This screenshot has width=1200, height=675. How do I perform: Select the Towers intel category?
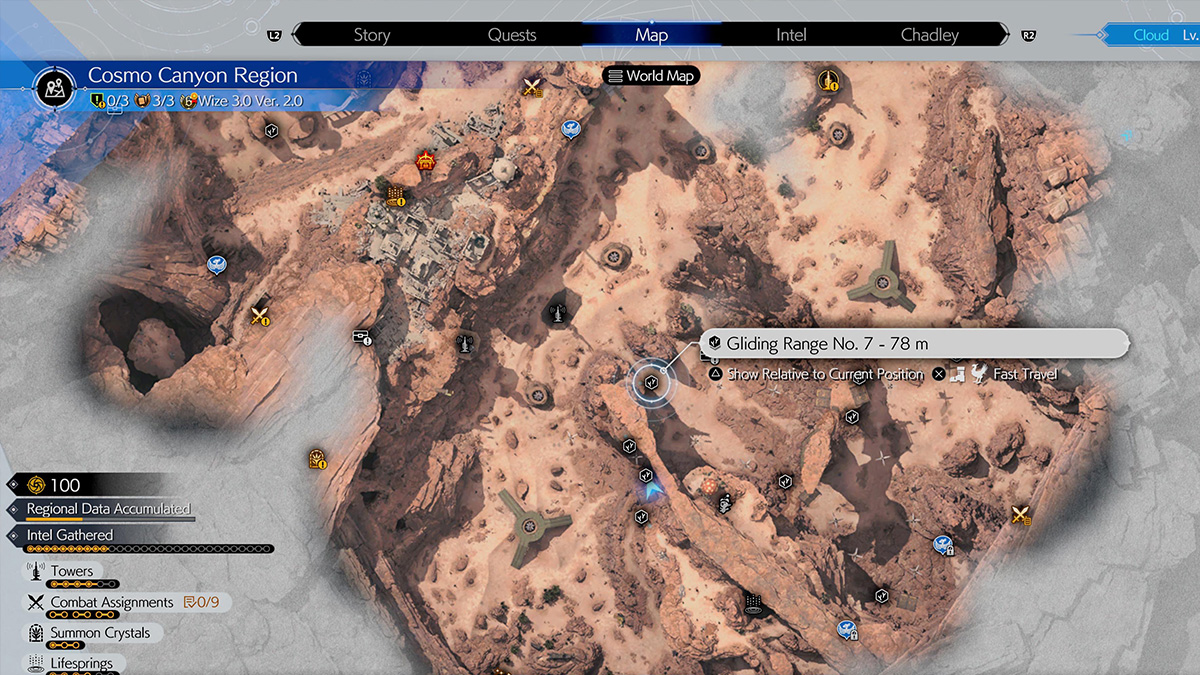coord(71,572)
